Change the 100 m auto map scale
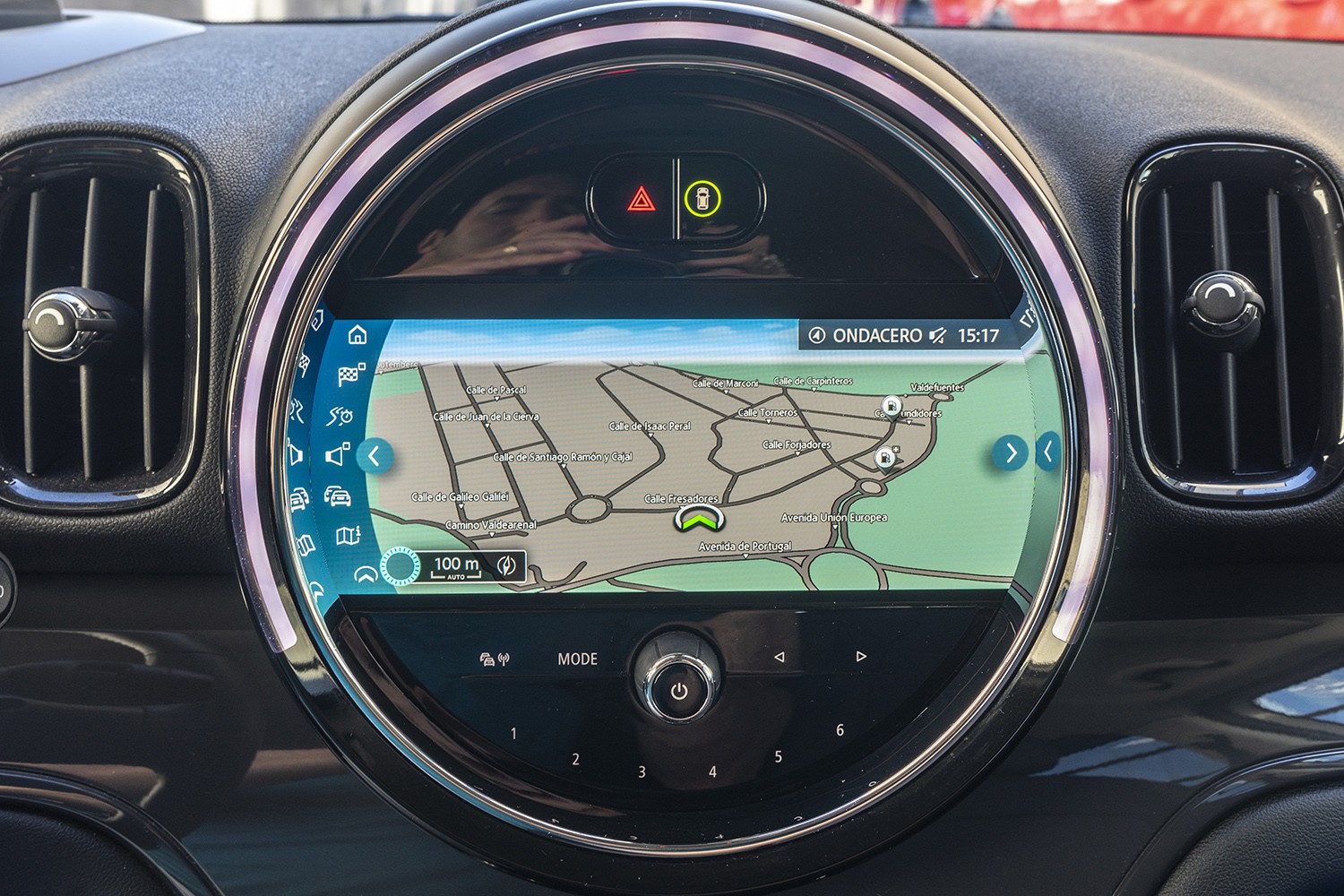This screenshot has width=1344, height=896. point(456,566)
